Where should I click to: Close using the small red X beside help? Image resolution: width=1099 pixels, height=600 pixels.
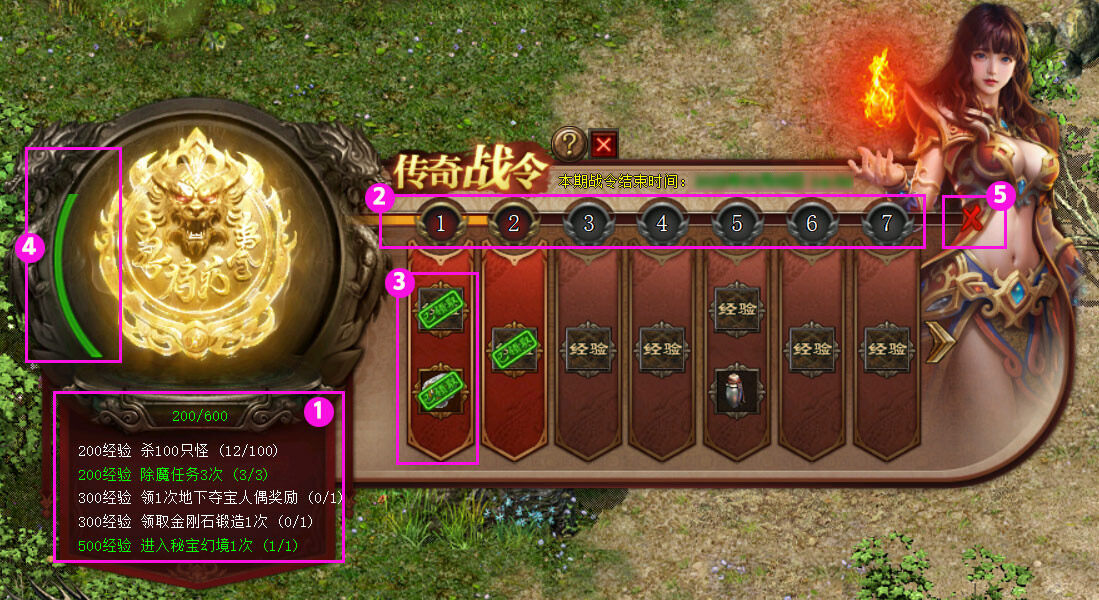tap(603, 145)
